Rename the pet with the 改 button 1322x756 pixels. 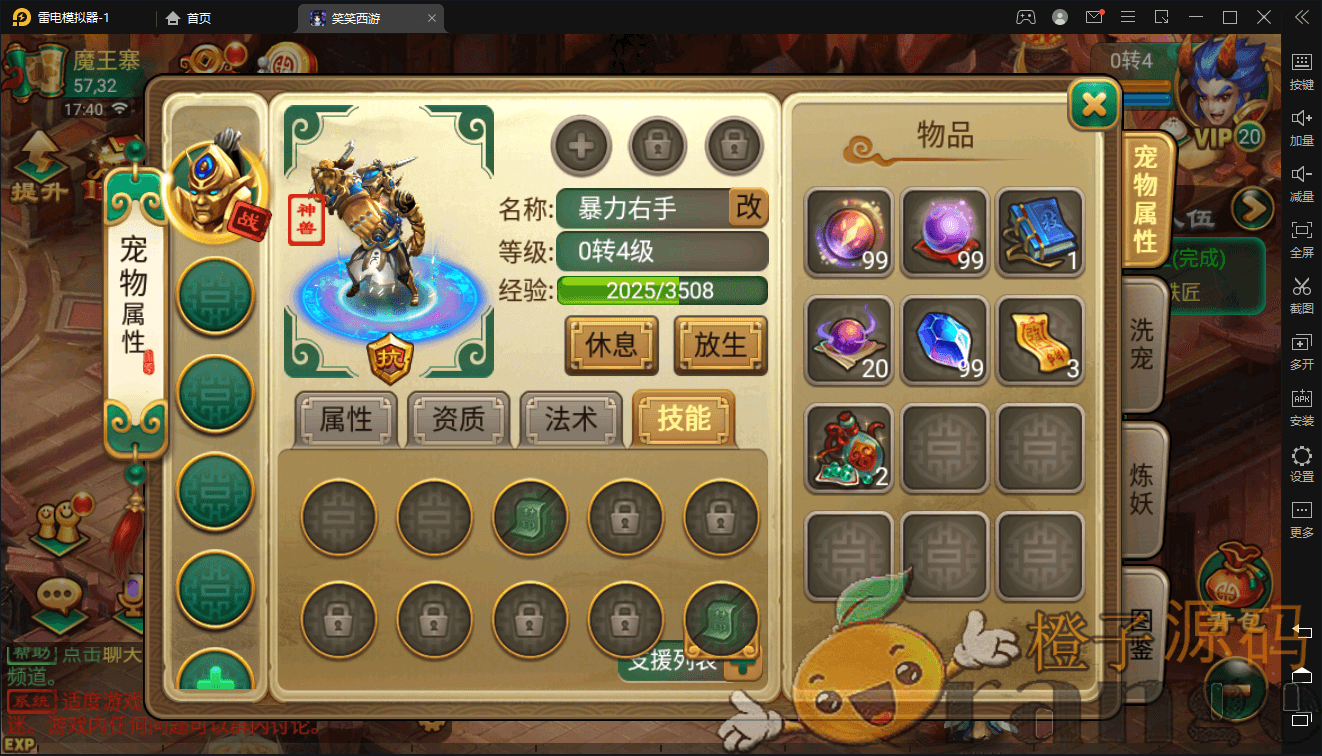[748, 207]
